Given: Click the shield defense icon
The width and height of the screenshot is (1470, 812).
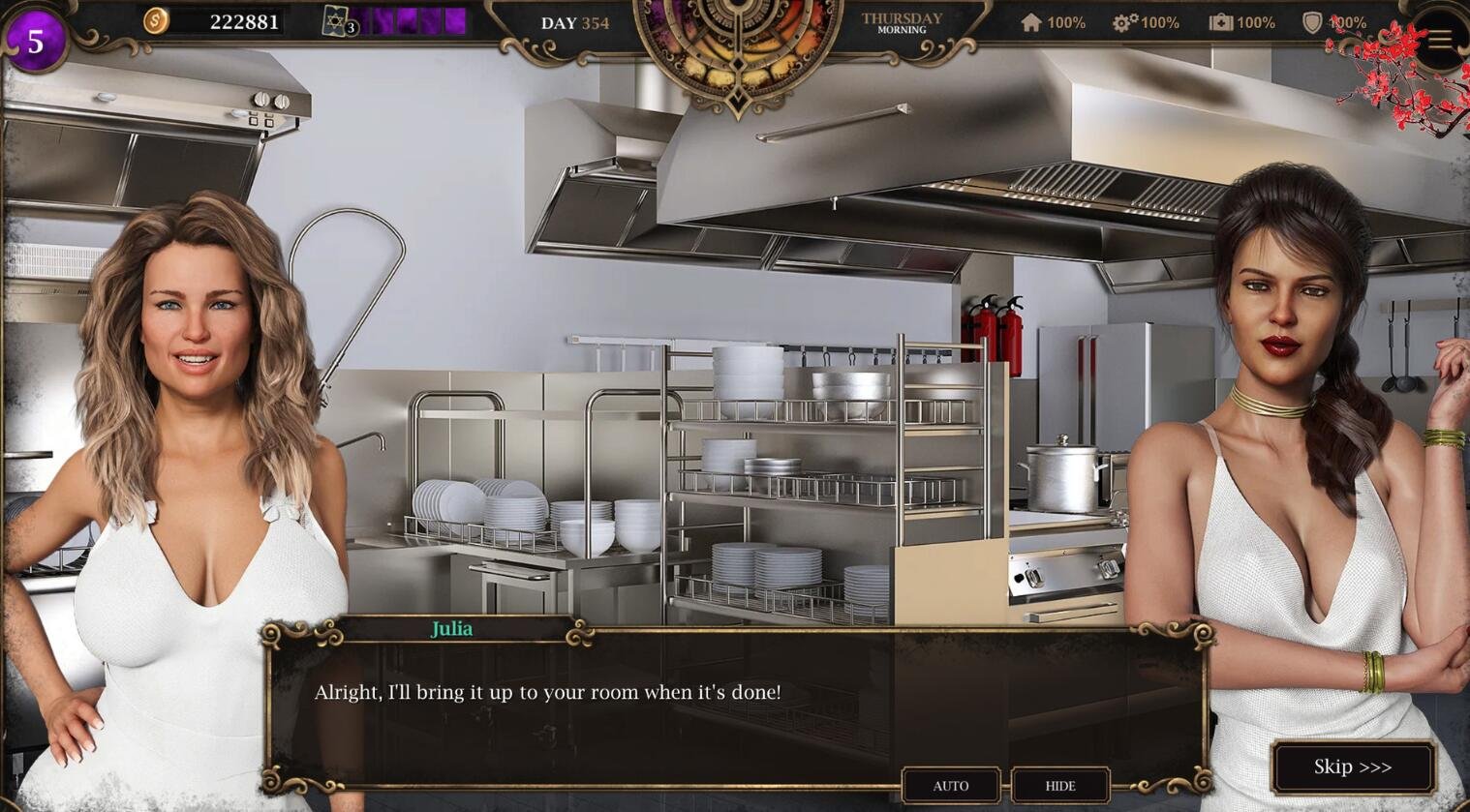Looking at the screenshot, I should tap(1314, 21).
